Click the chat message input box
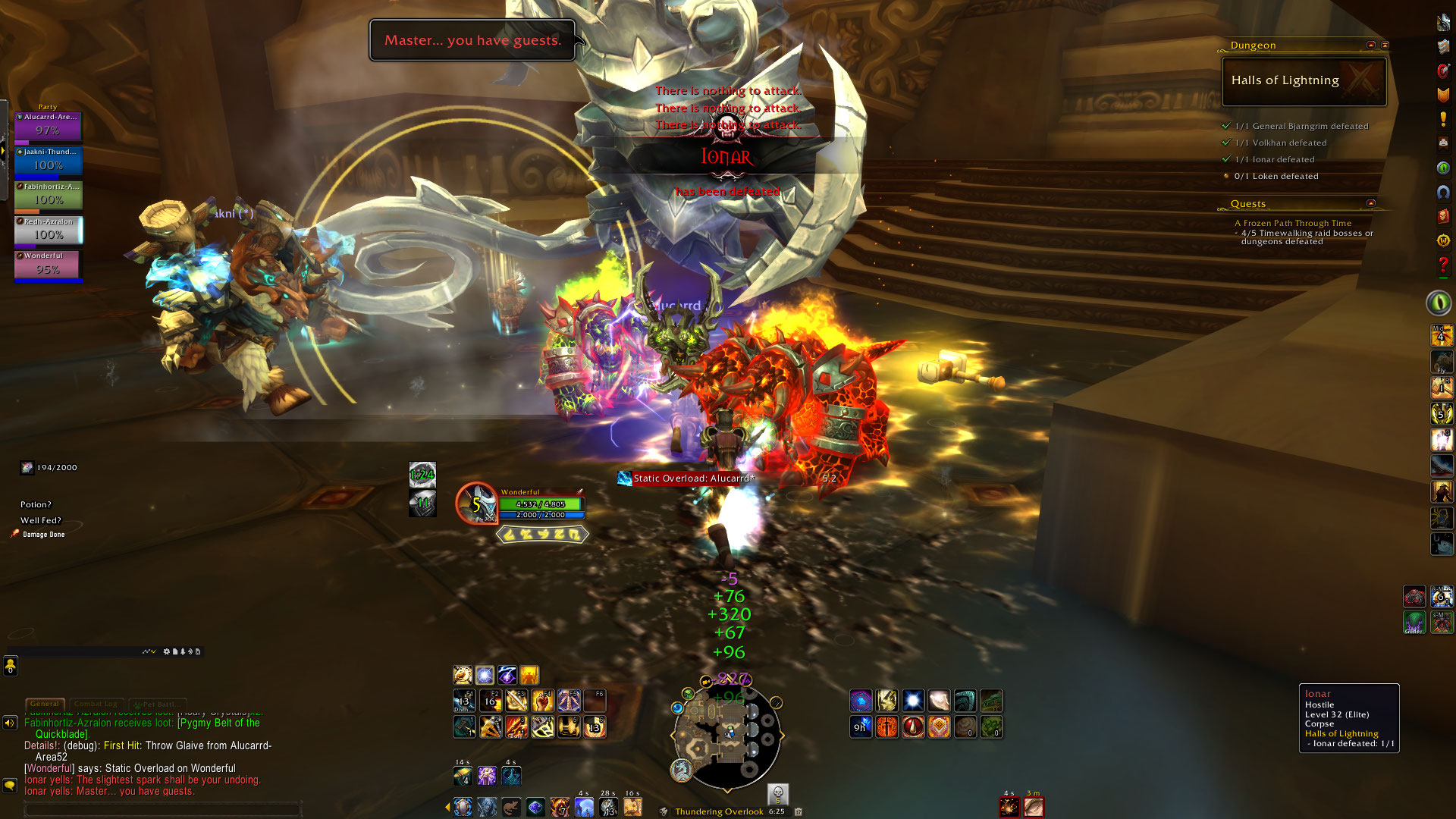This screenshot has width=1456, height=819. pos(163,810)
